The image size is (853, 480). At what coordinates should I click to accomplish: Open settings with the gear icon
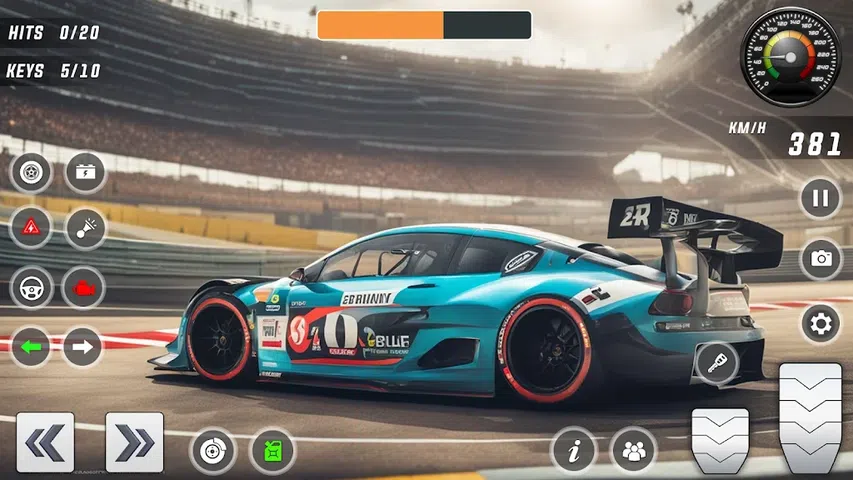[x=820, y=323]
